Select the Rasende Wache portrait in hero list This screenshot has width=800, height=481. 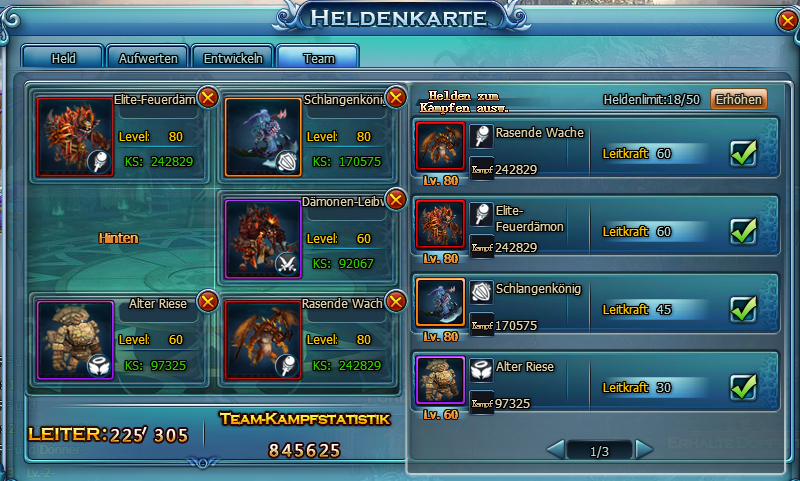click(440, 147)
